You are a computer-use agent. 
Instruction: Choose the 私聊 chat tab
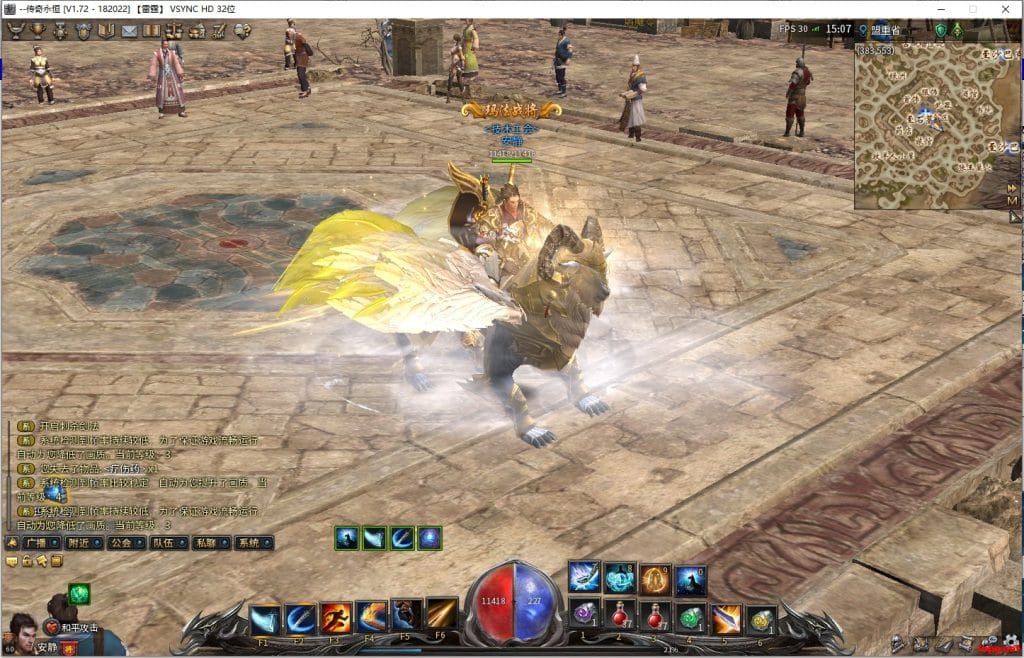(206, 543)
